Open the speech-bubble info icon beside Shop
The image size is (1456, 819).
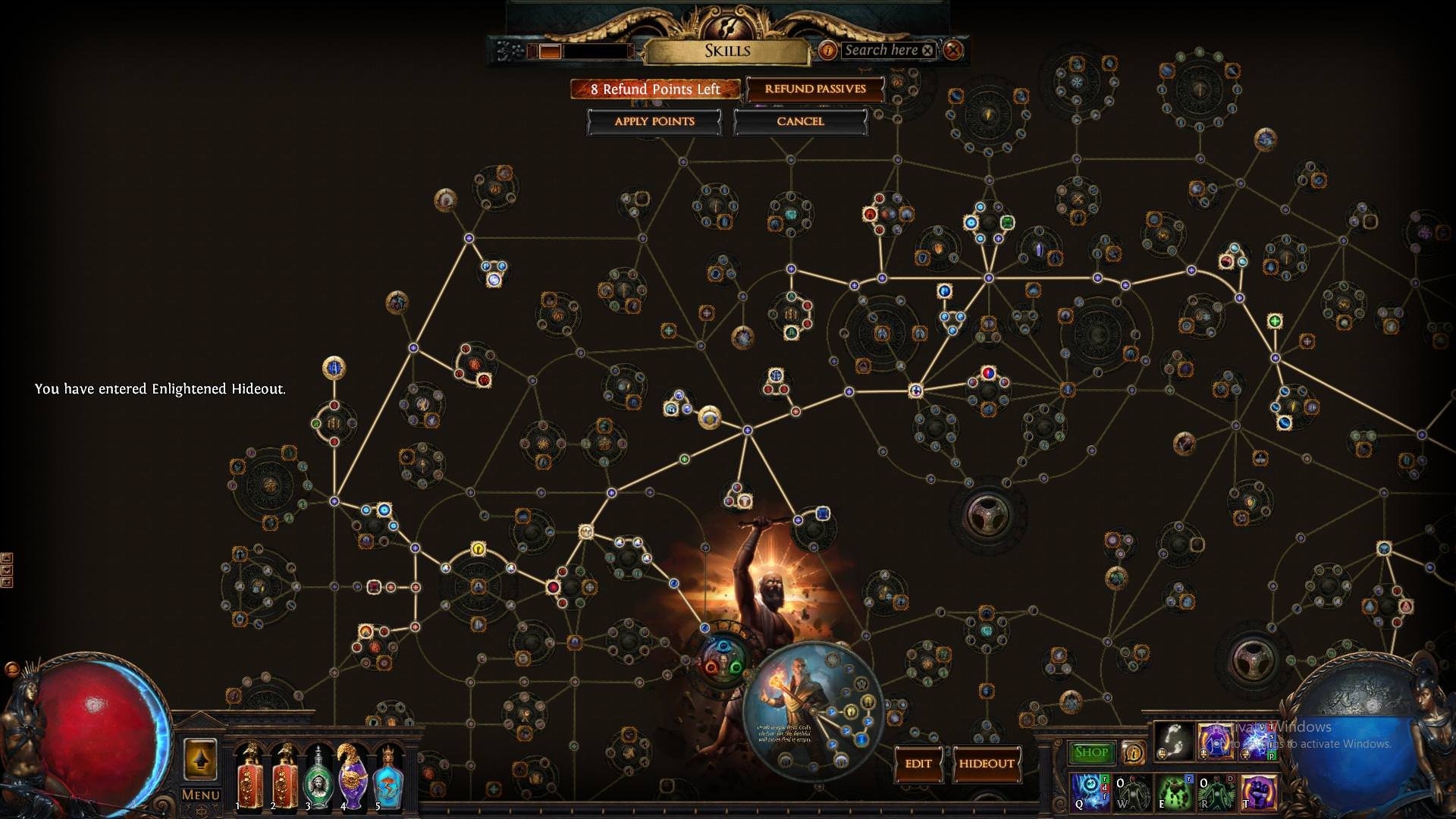pos(1133,752)
